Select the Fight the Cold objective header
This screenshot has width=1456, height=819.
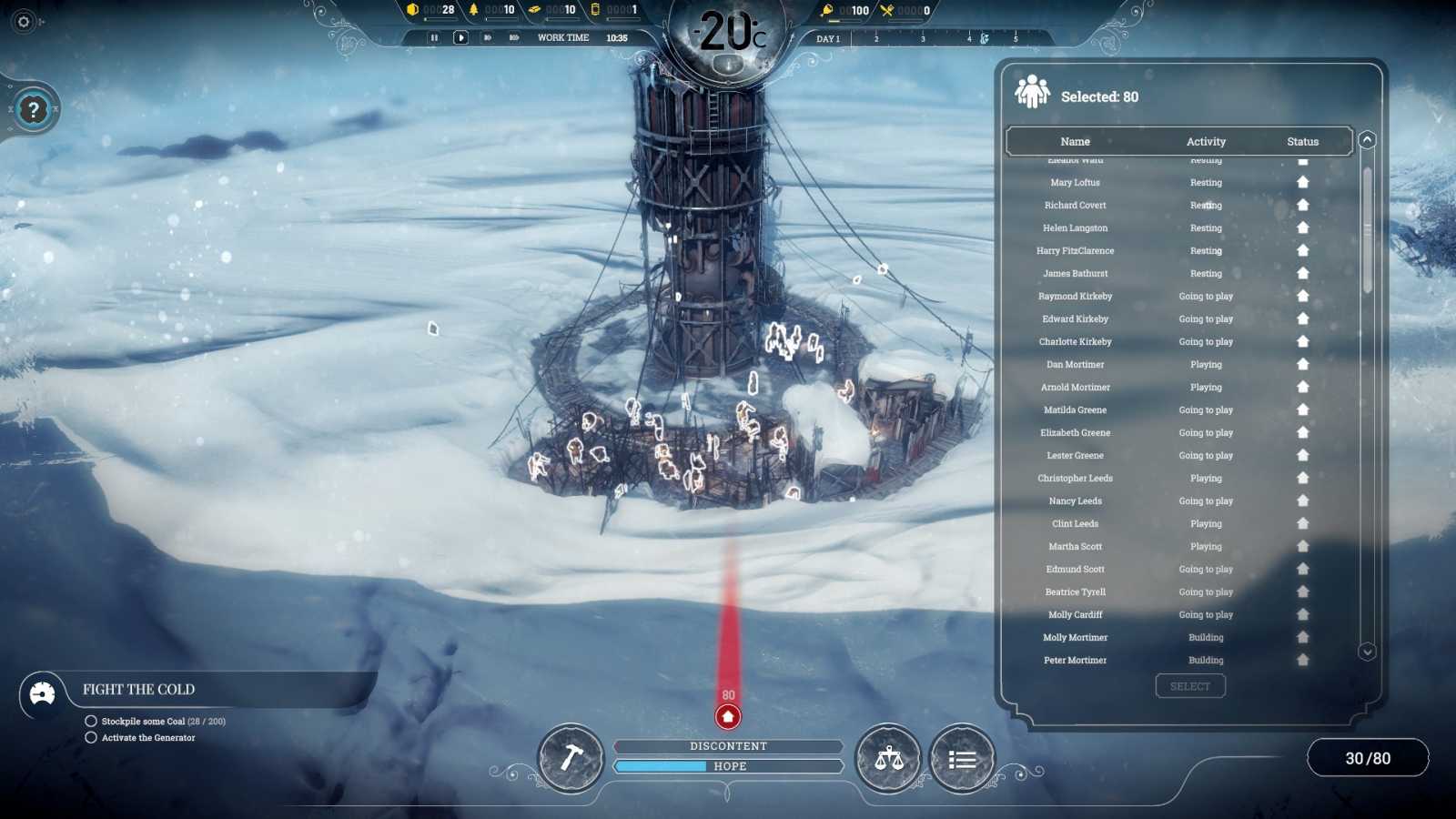click(x=138, y=689)
